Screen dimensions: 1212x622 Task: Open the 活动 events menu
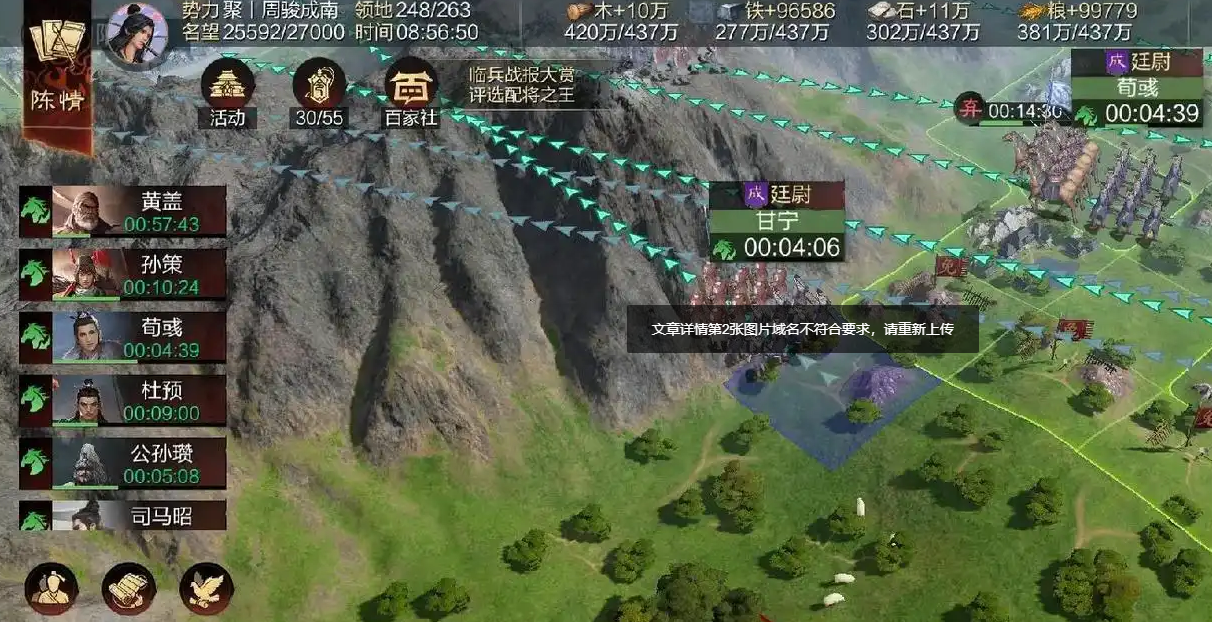pyautogui.click(x=227, y=92)
